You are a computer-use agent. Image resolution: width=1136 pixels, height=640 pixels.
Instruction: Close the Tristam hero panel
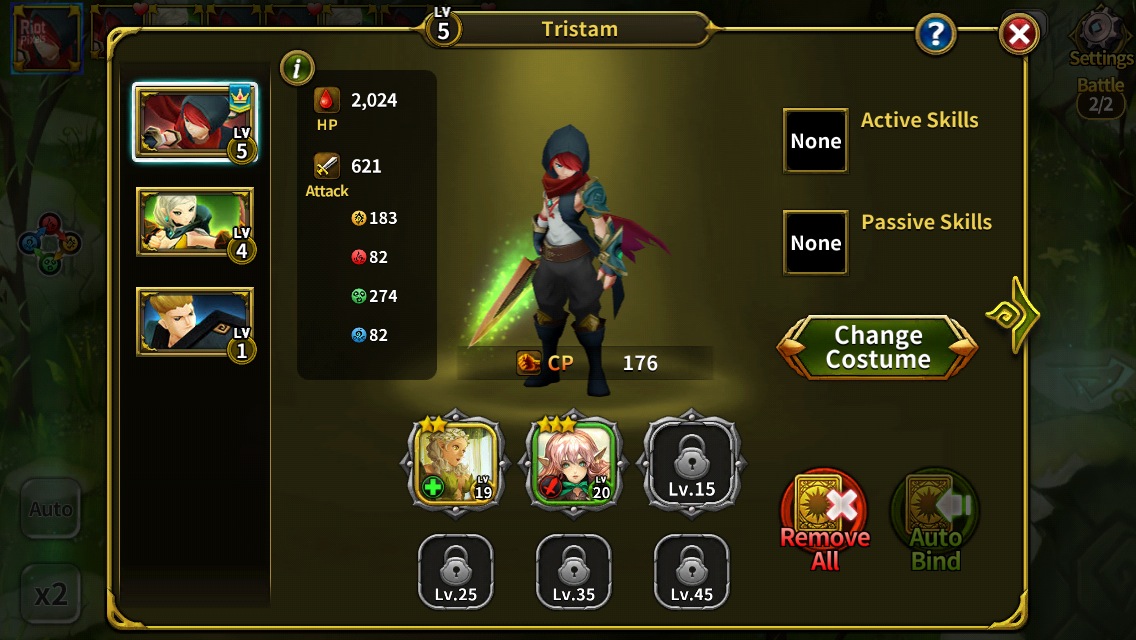tap(1019, 36)
